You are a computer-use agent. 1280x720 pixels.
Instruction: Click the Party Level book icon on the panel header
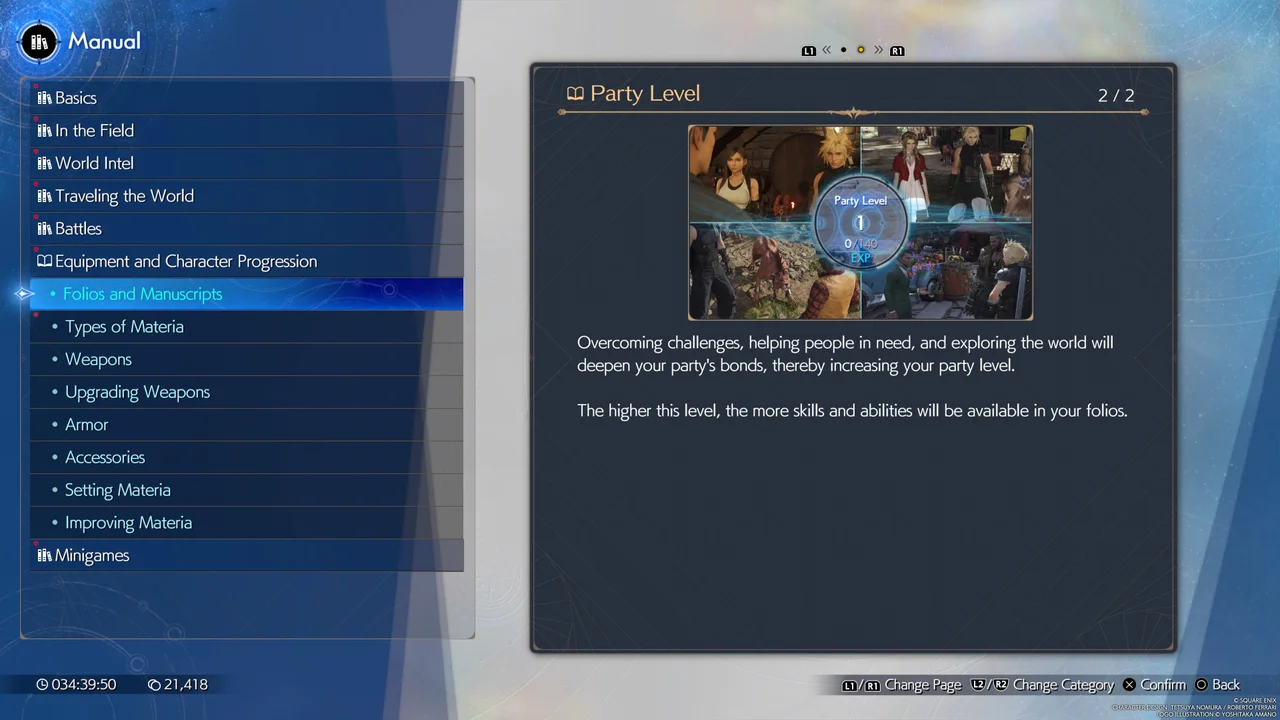(x=575, y=93)
